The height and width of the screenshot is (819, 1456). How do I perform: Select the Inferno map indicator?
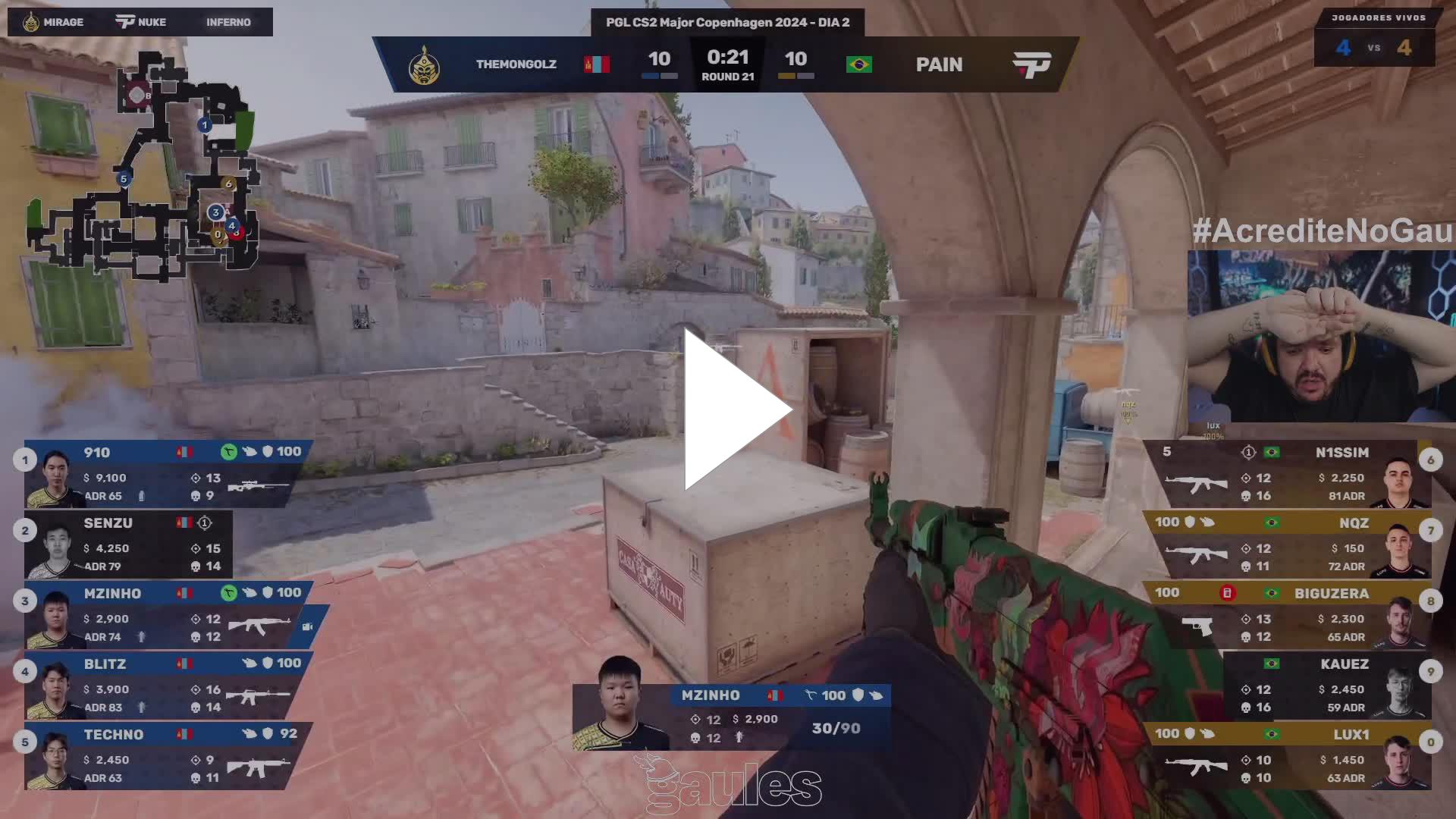[227, 22]
